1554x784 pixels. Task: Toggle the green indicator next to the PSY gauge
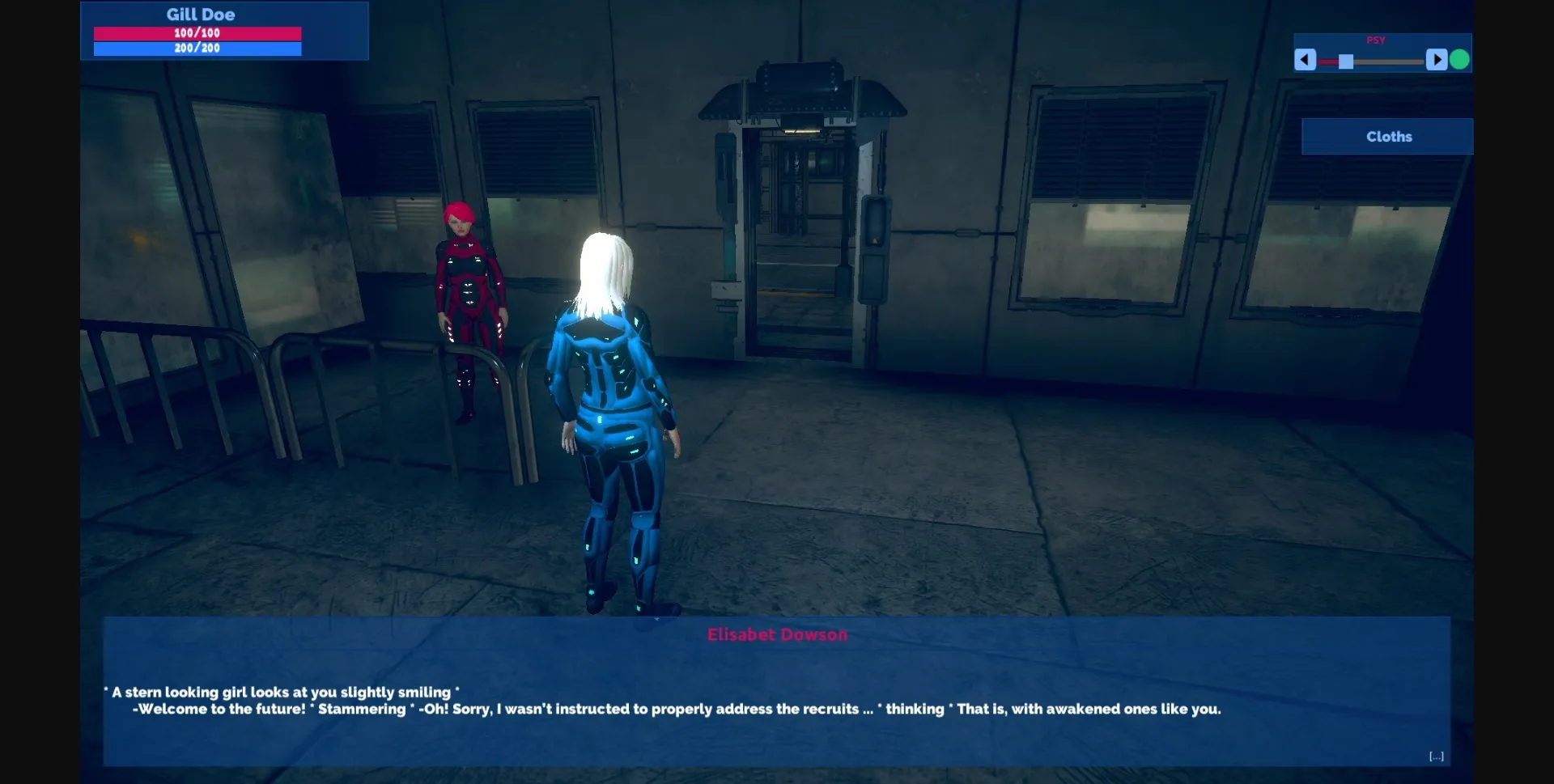(1458, 58)
